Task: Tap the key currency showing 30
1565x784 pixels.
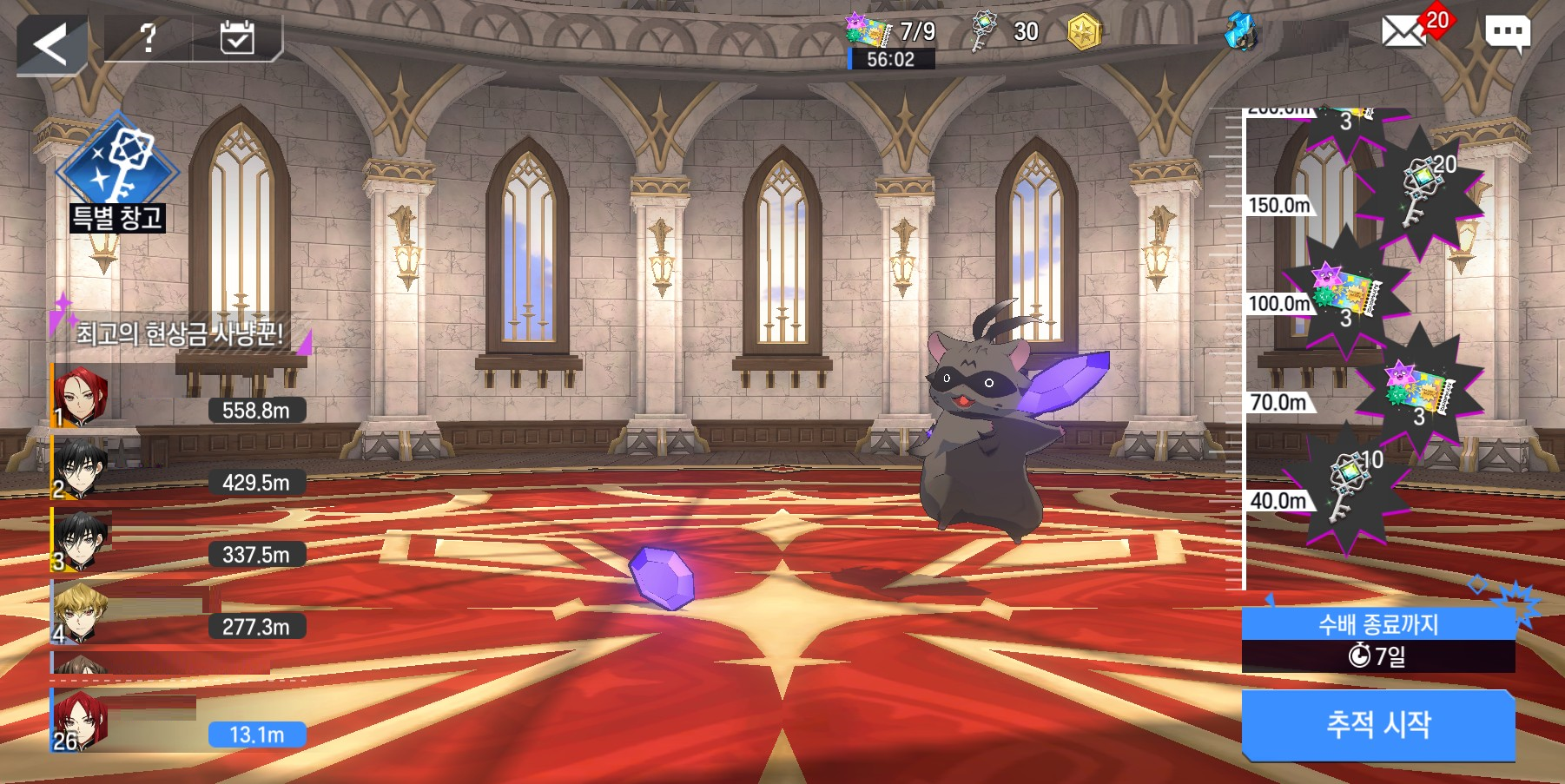Action: pos(1006,33)
